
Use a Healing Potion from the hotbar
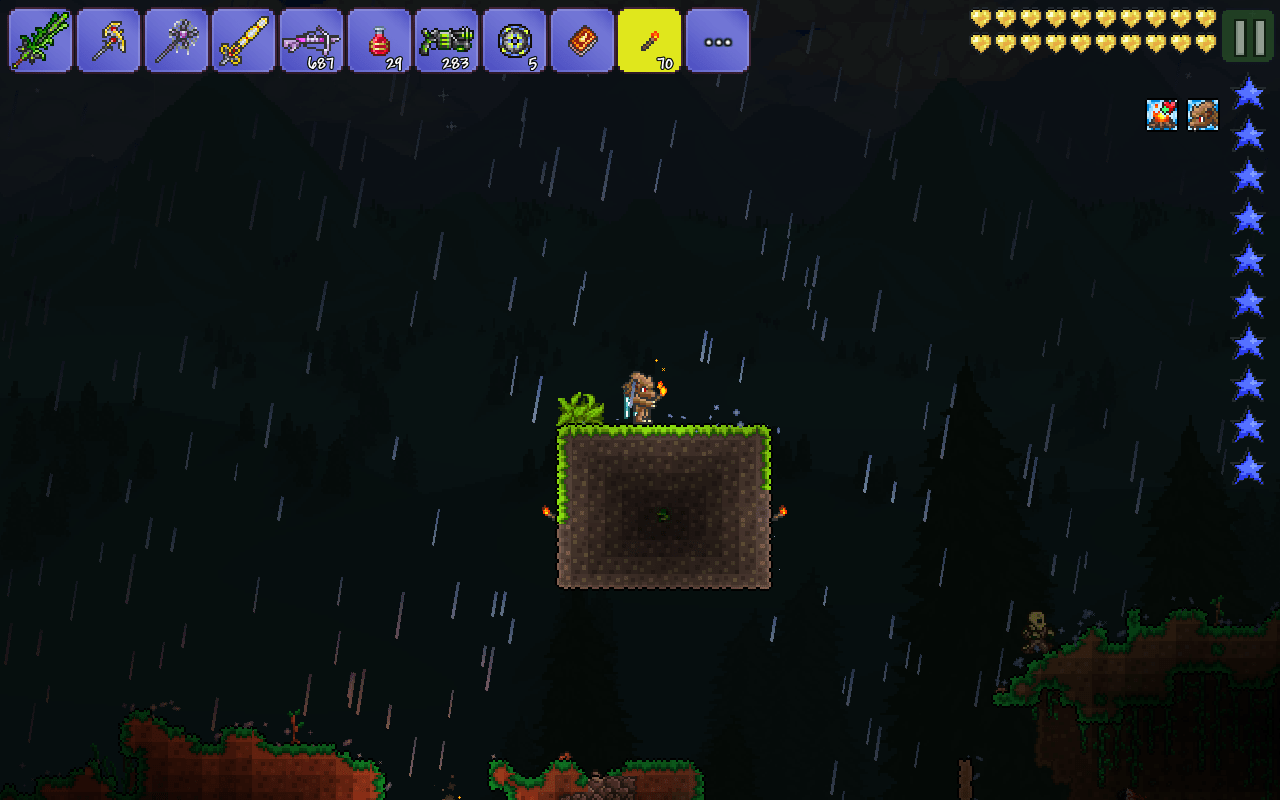coord(379,40)
